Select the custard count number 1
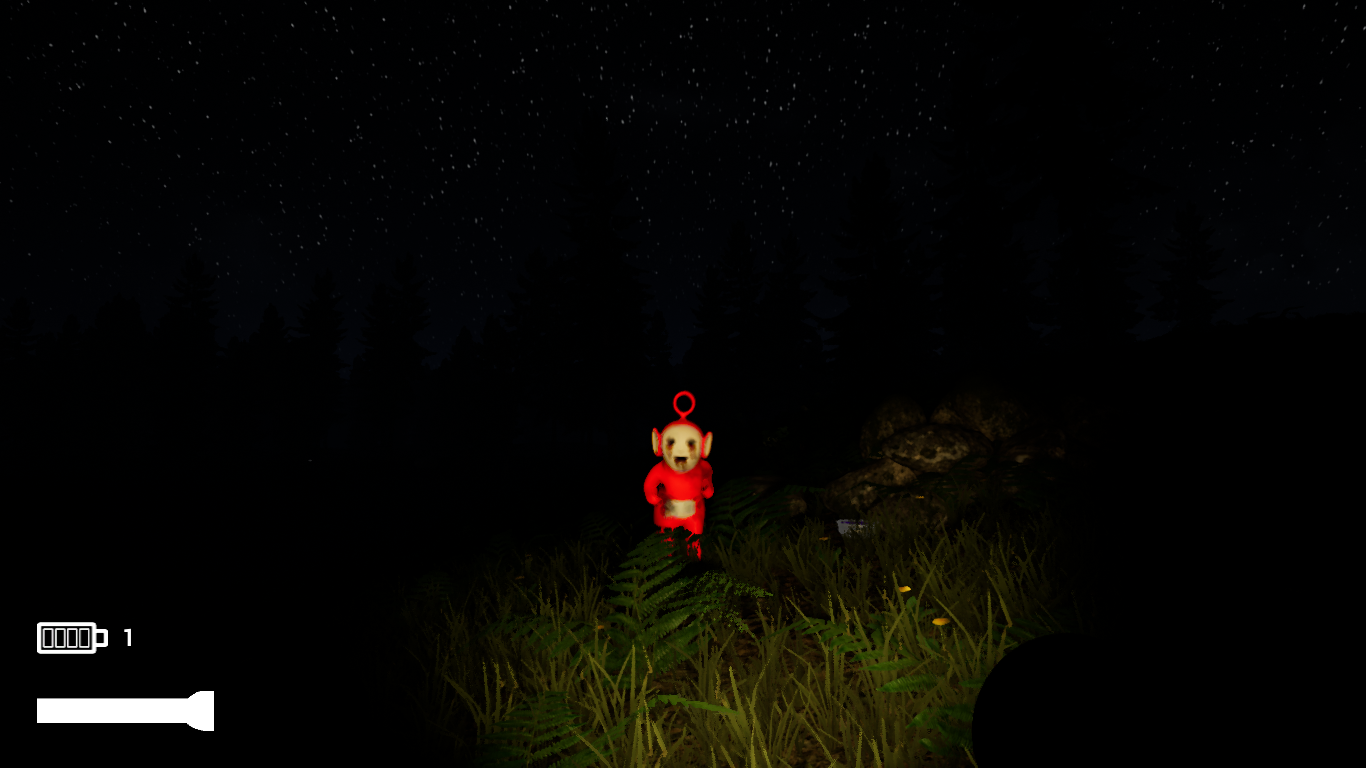This screenshot has width=1366, height=768. click(x=127, y=636)
